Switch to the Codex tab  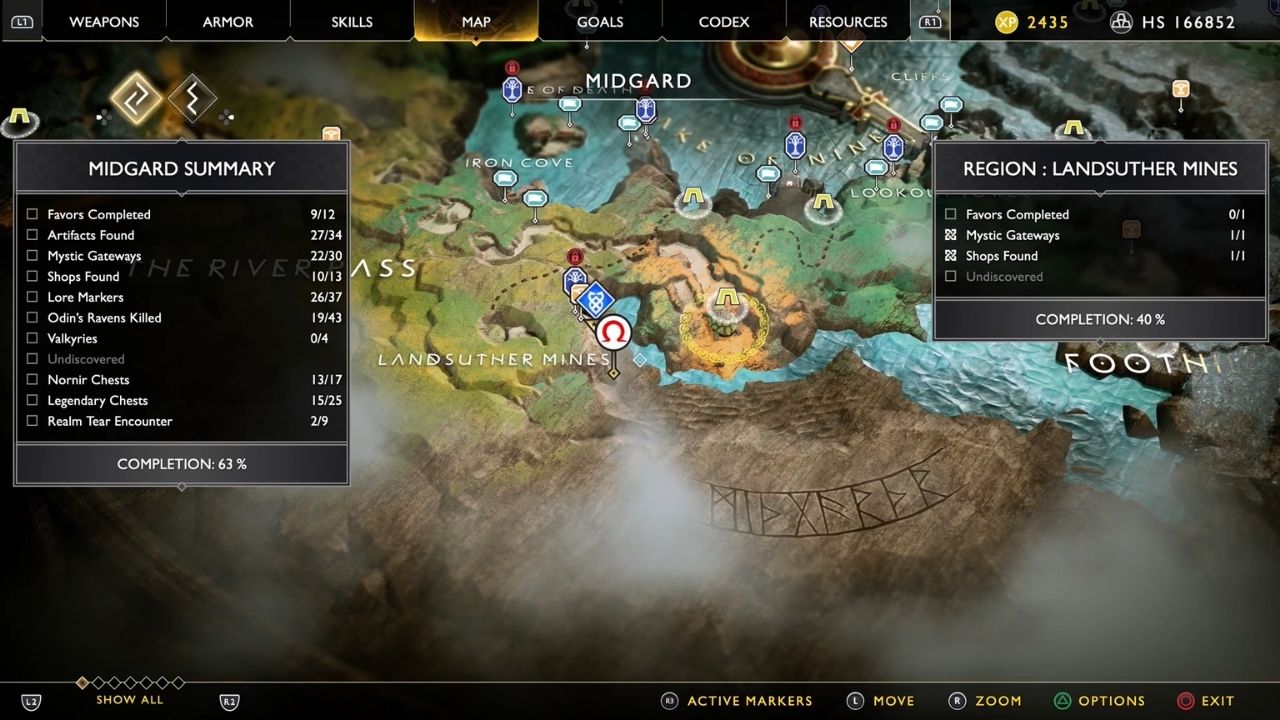click(724, 22)
